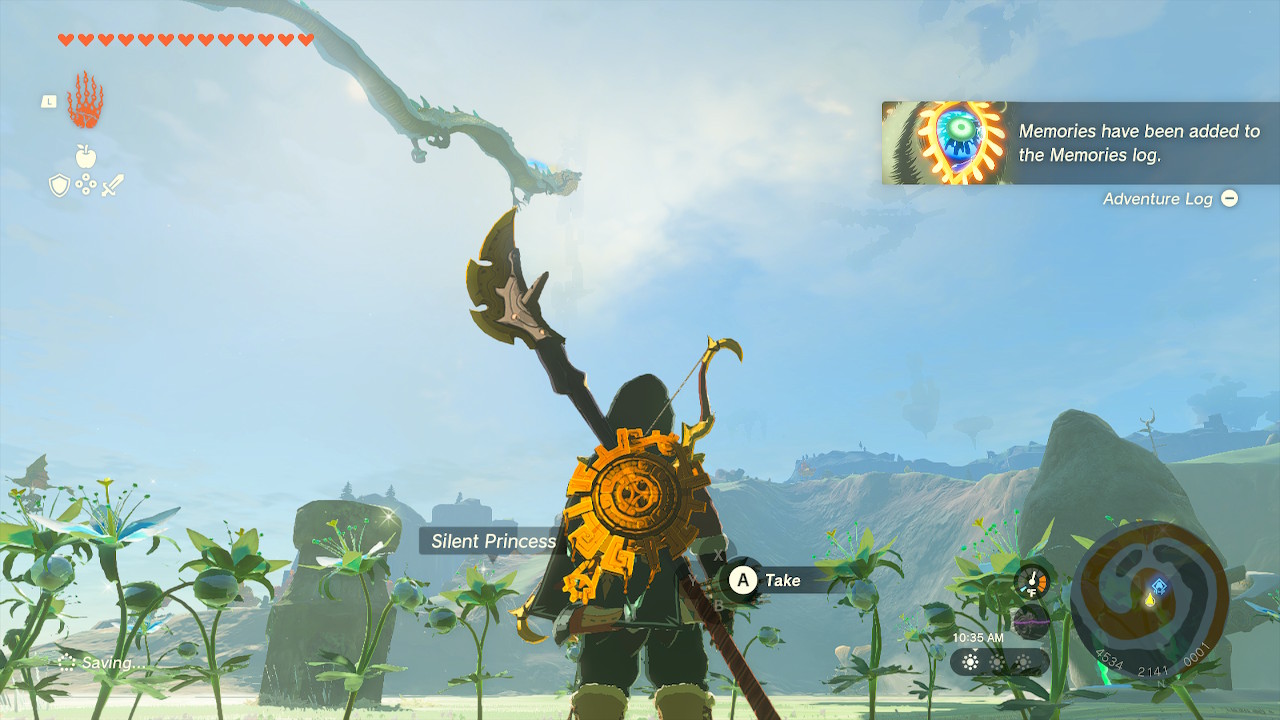The height and width of the screenshot is (720, 1280).
Task: Select the Silent Princess flower label
Action: (x=492, y=541)
